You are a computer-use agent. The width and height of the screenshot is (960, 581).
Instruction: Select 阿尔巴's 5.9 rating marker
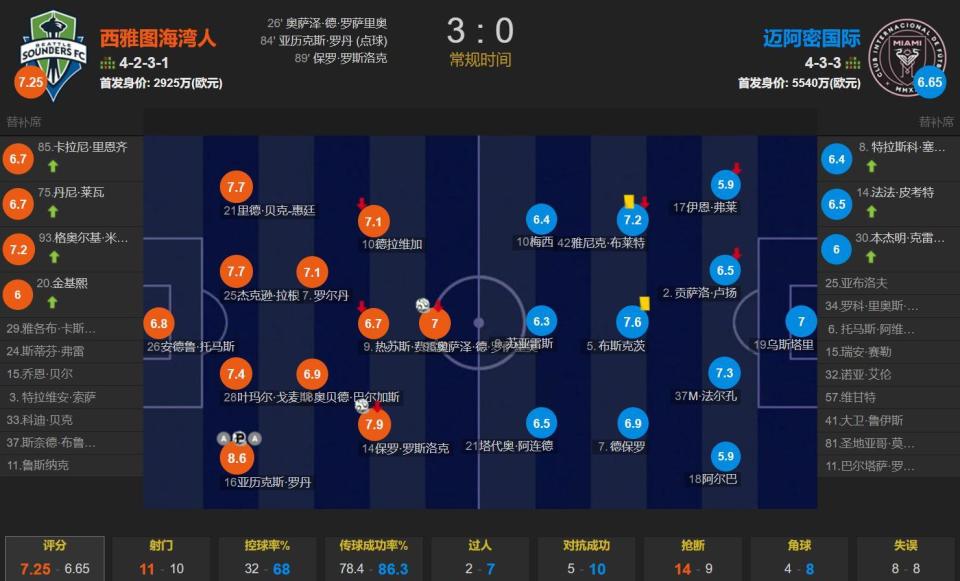click(725, 457)
